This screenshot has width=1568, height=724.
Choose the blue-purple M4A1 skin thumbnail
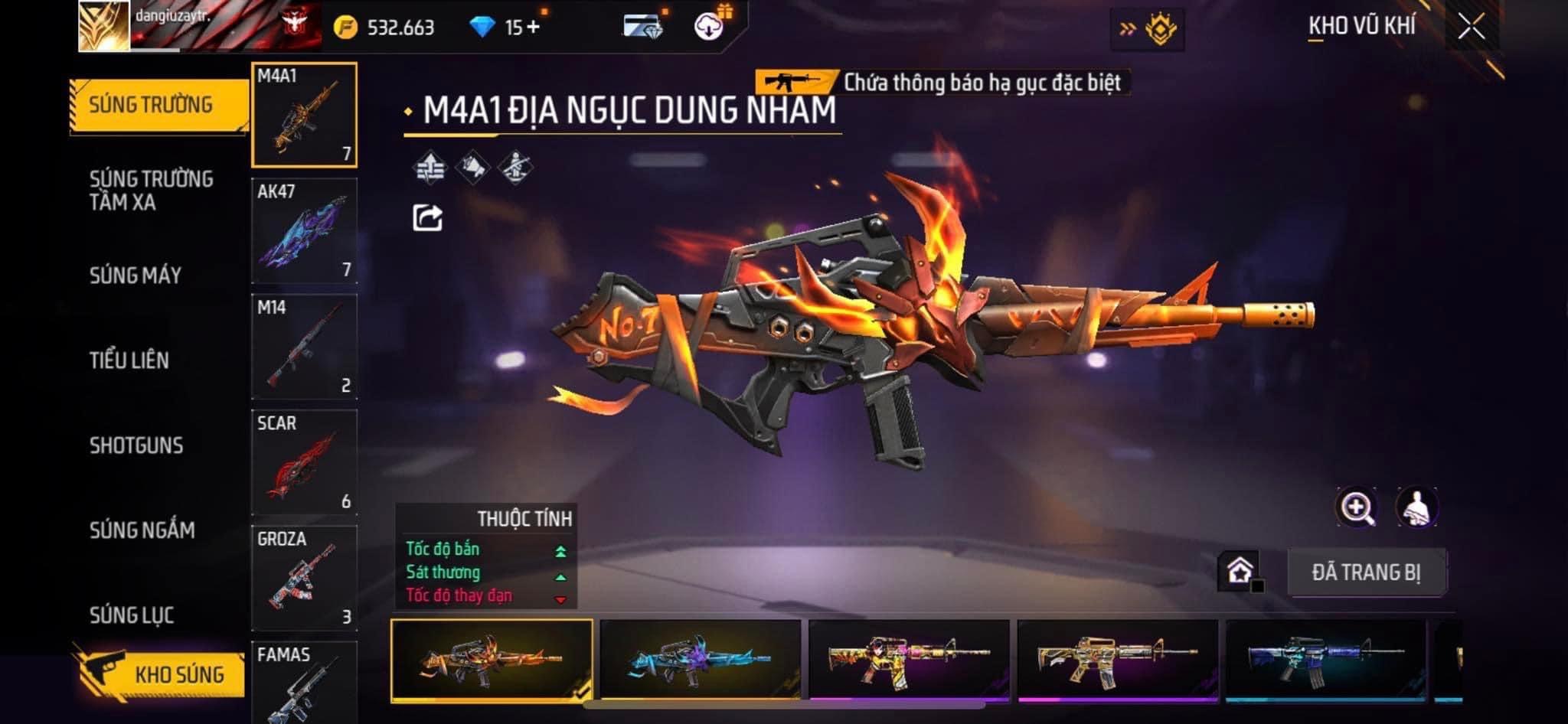[700, 660]
